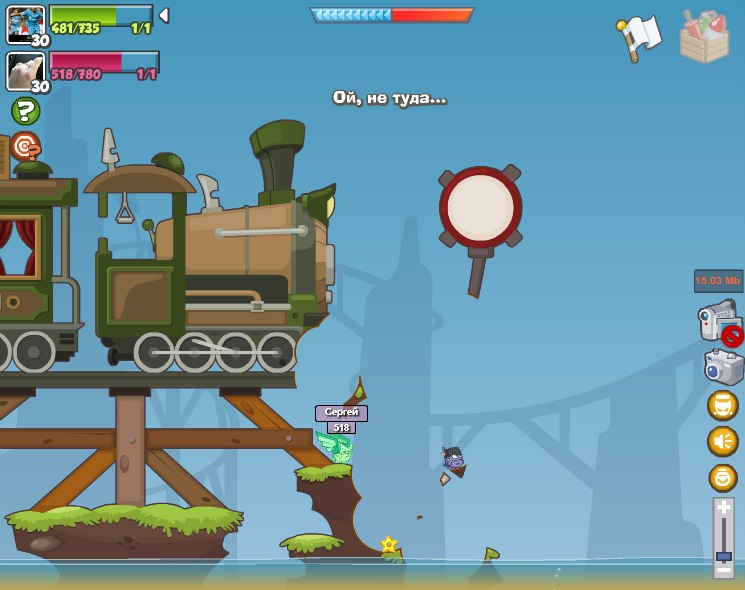The width and height of the screenshot is (745, 590).
Task: Click the round orange face icon button
Action: (722, 405)
